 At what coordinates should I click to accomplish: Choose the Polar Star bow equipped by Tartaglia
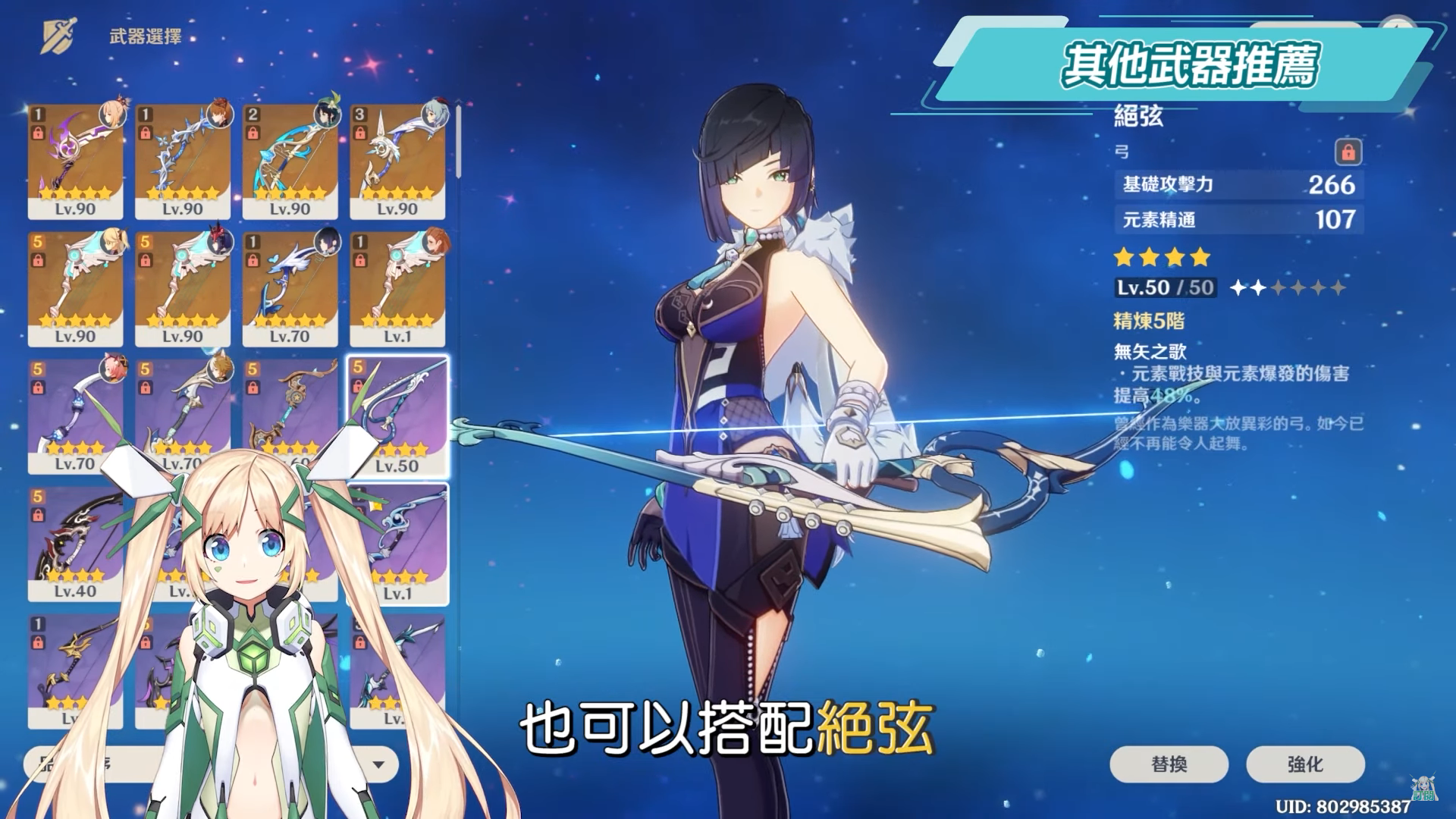click(183, 160)
